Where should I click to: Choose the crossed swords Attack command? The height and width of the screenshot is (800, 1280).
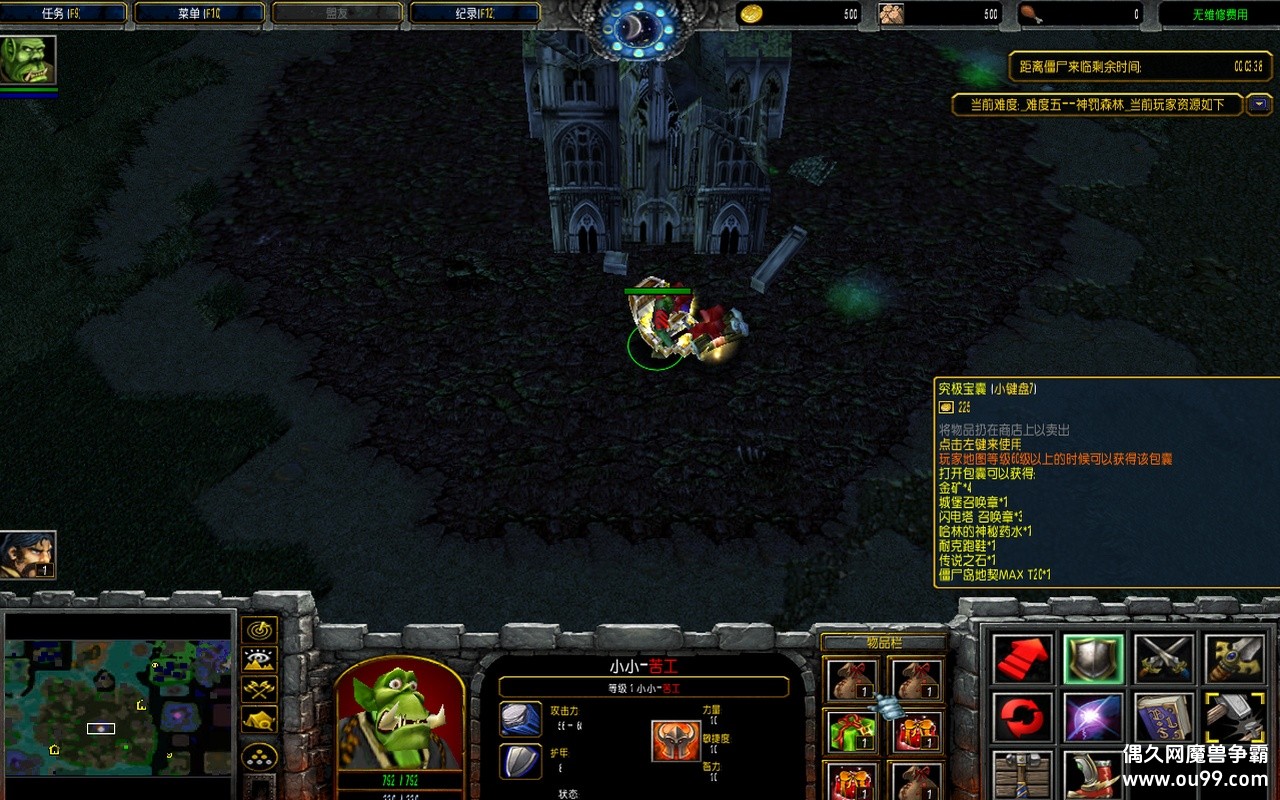[1164, 658]
